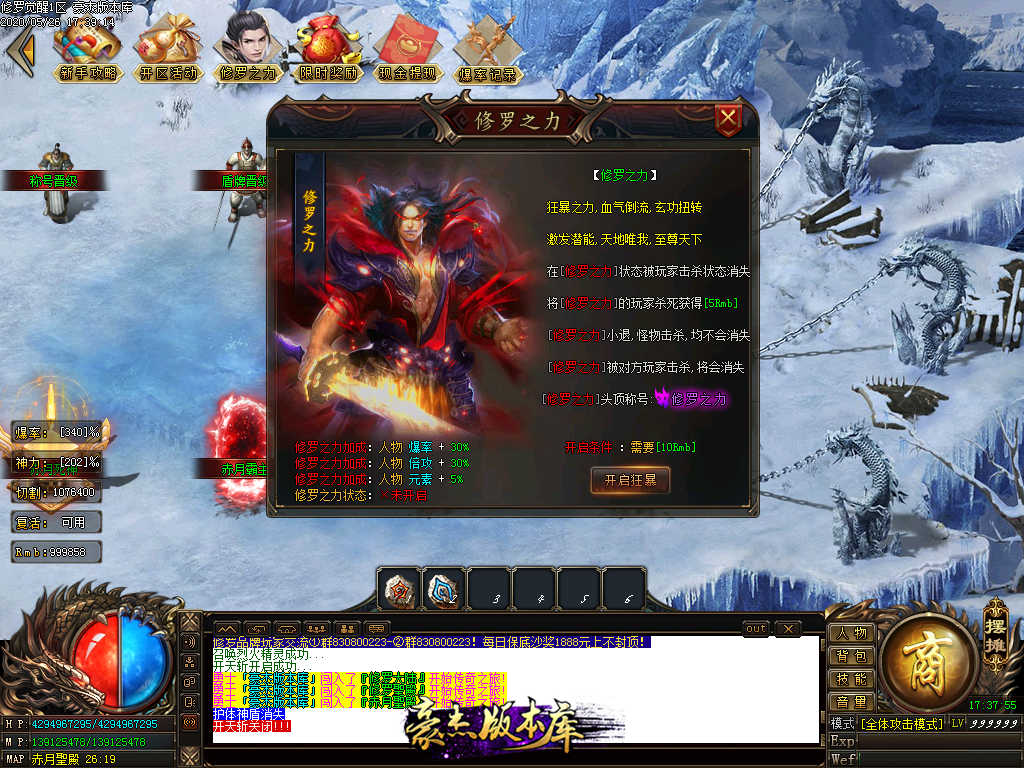Open the 背包 bag panel

click(851, 656)
